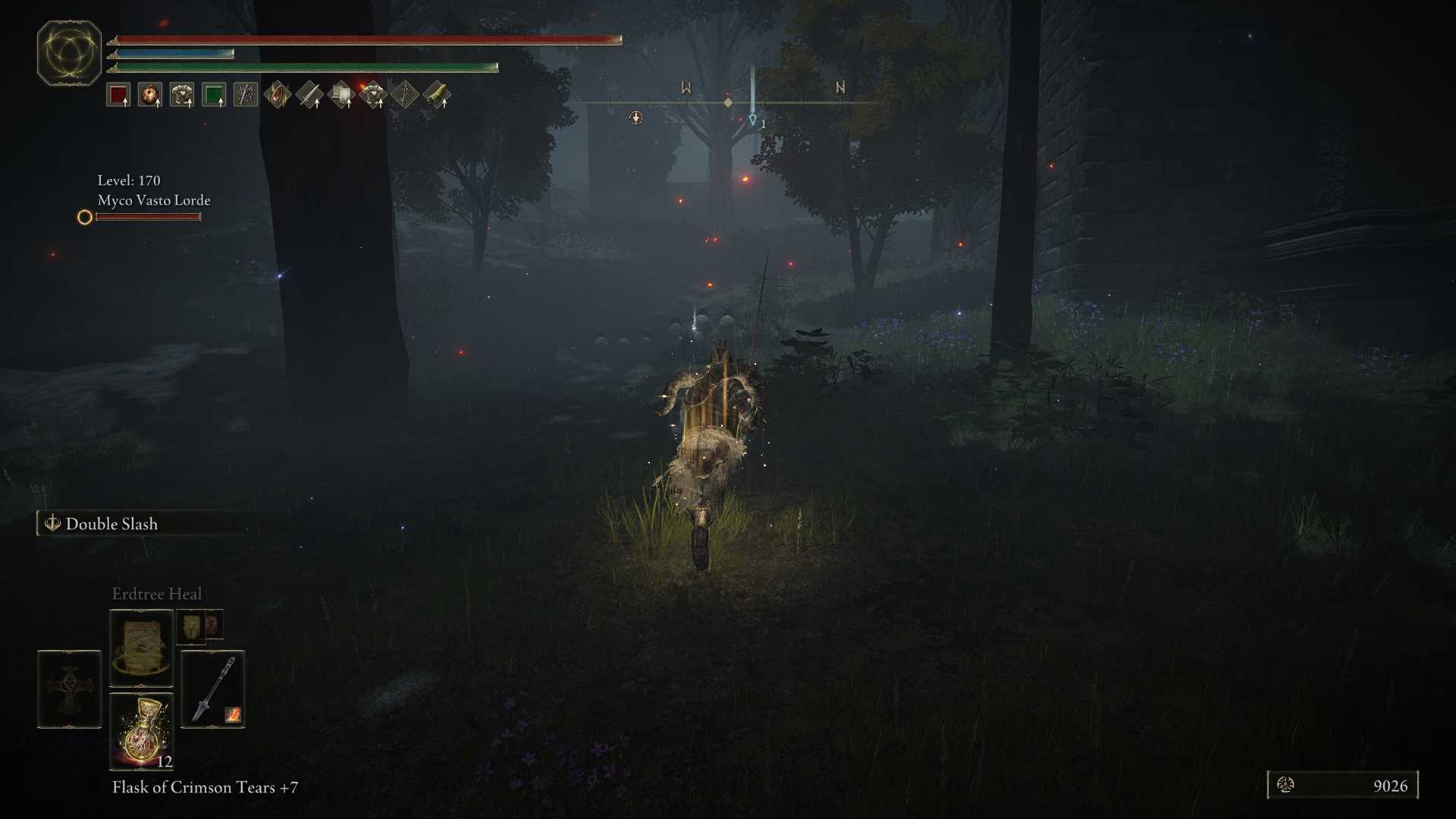
Task: Inspect the diamond sword buff icon
Action: (x=309, y=96)
